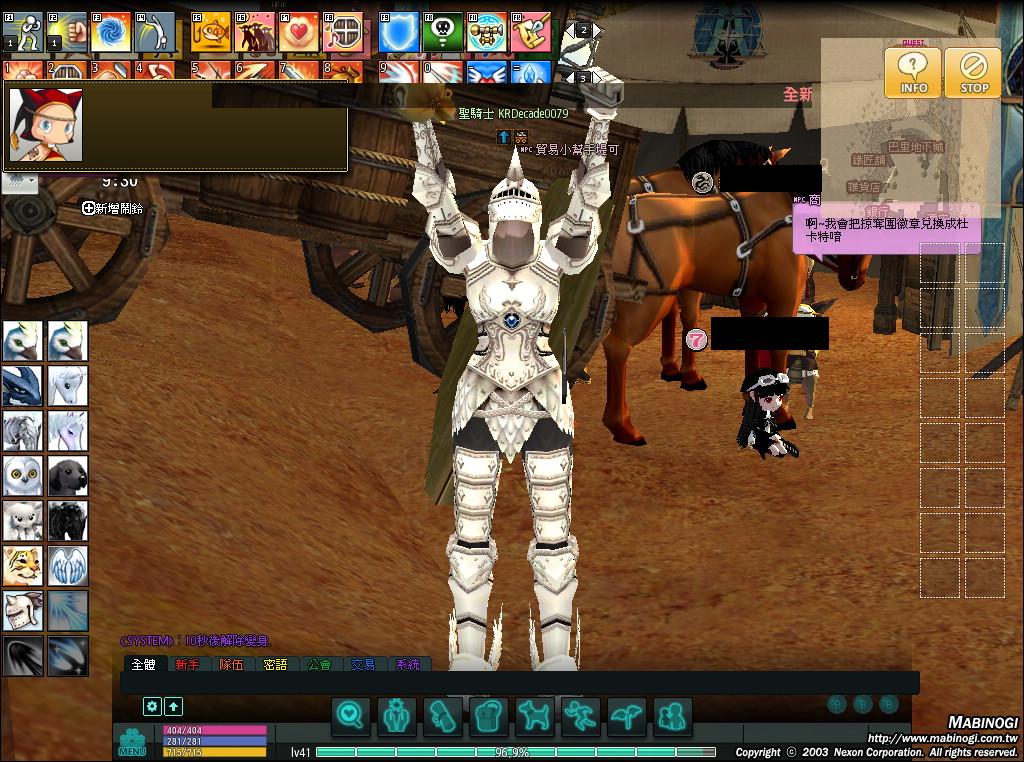1024x762 pixels.
Task: Use the skull skill on green background
Action: point(442,32)
